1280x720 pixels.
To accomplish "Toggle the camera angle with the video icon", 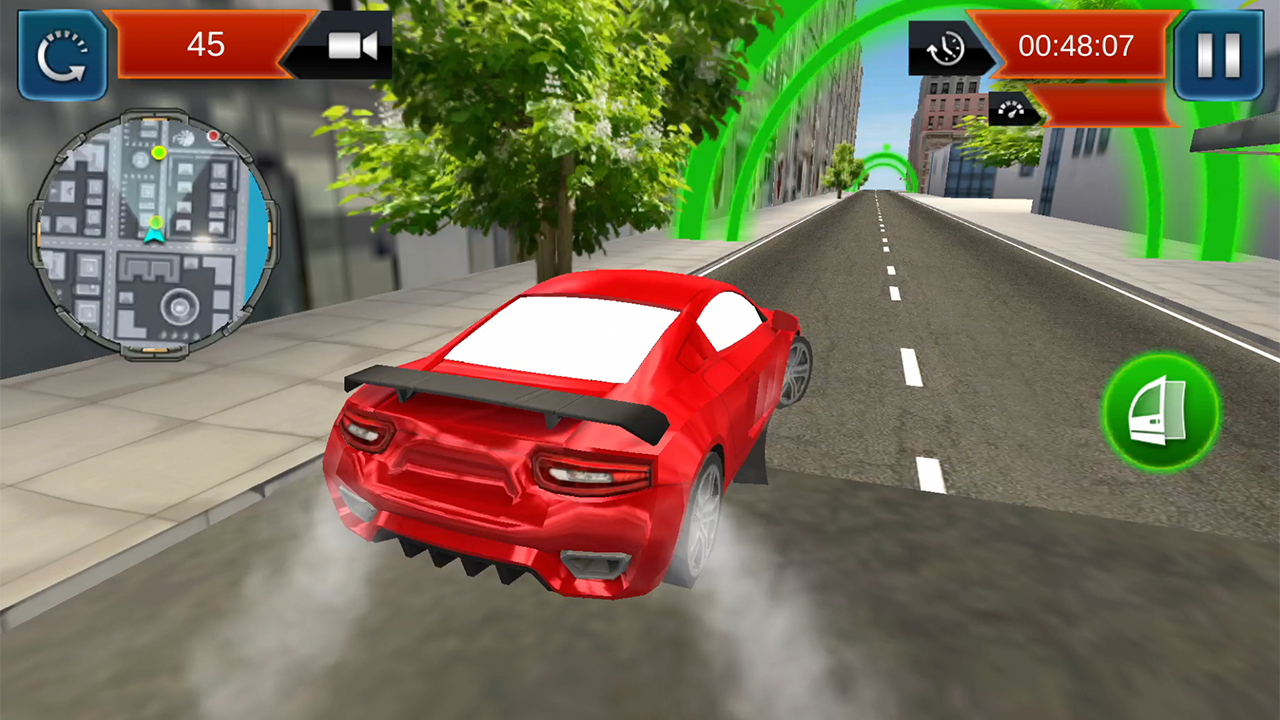I will [354, 43].
